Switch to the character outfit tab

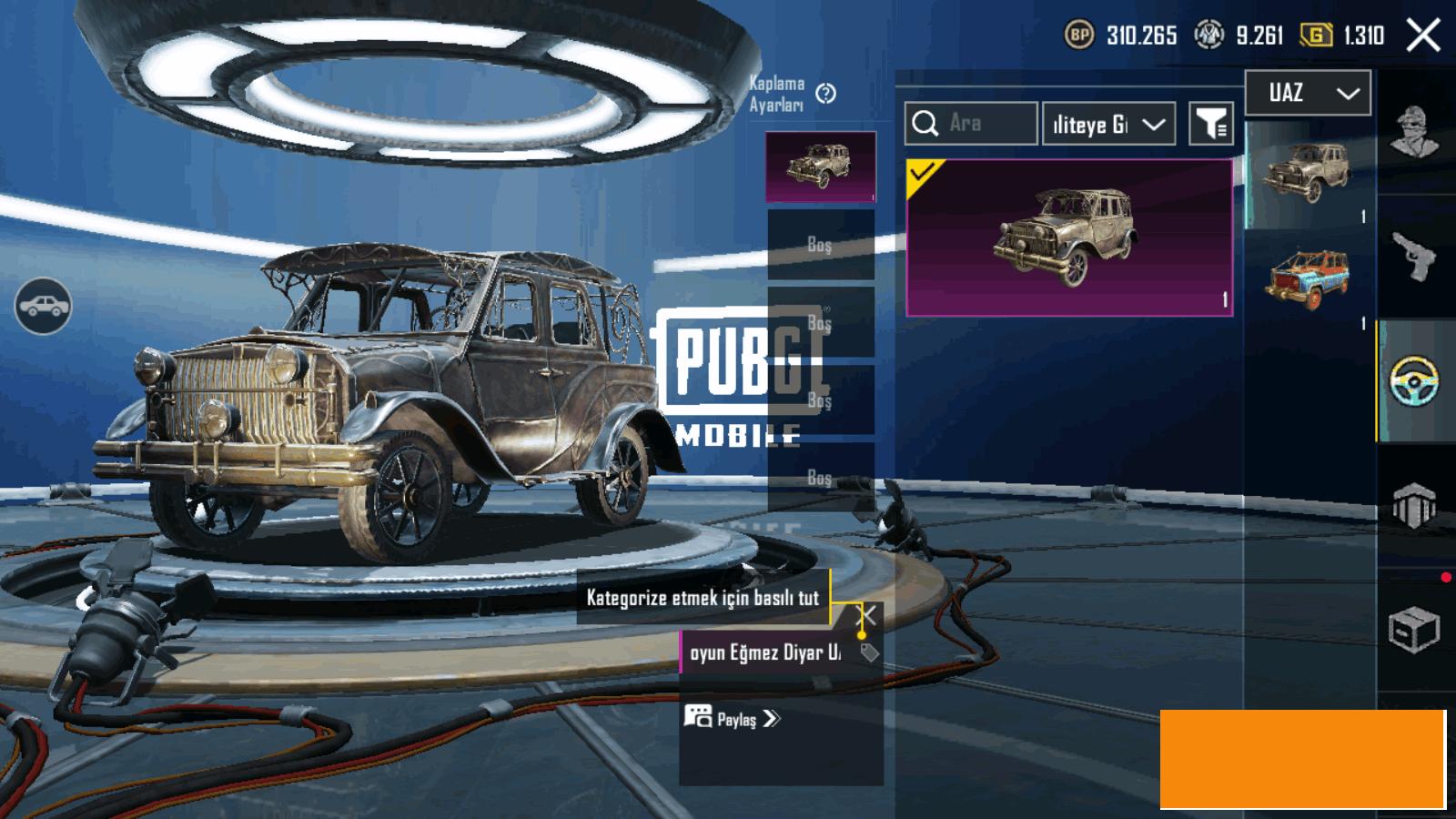pos(1415,132)
